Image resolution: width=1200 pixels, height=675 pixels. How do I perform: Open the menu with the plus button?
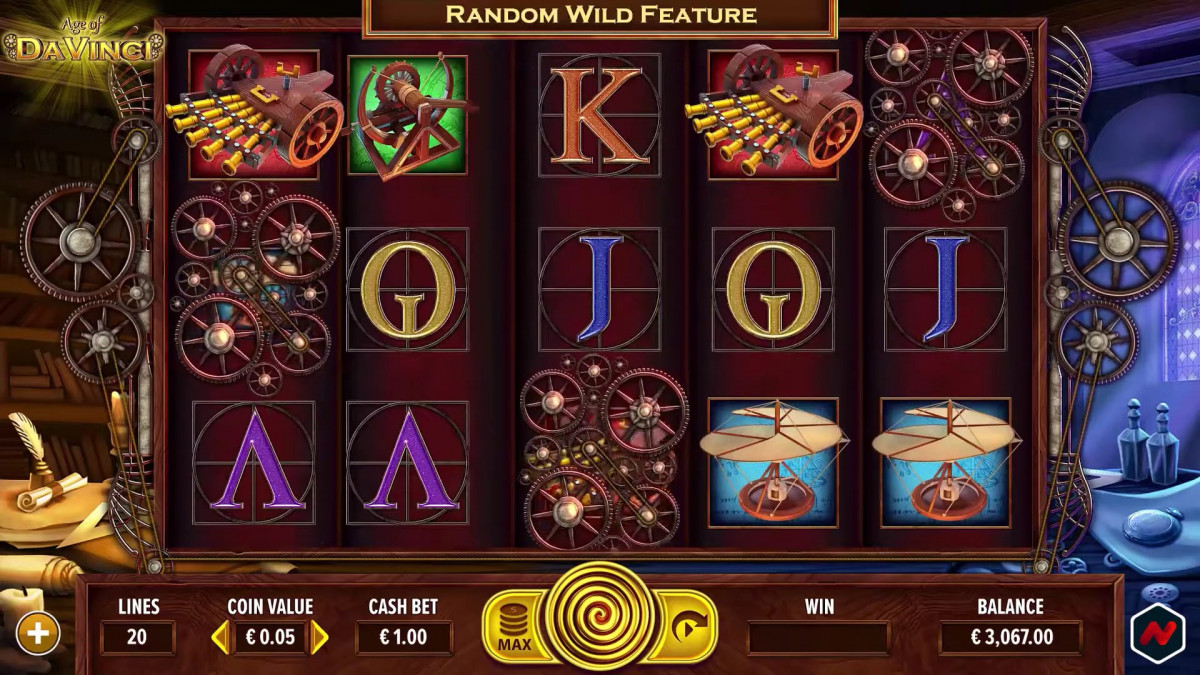point(38,633)
